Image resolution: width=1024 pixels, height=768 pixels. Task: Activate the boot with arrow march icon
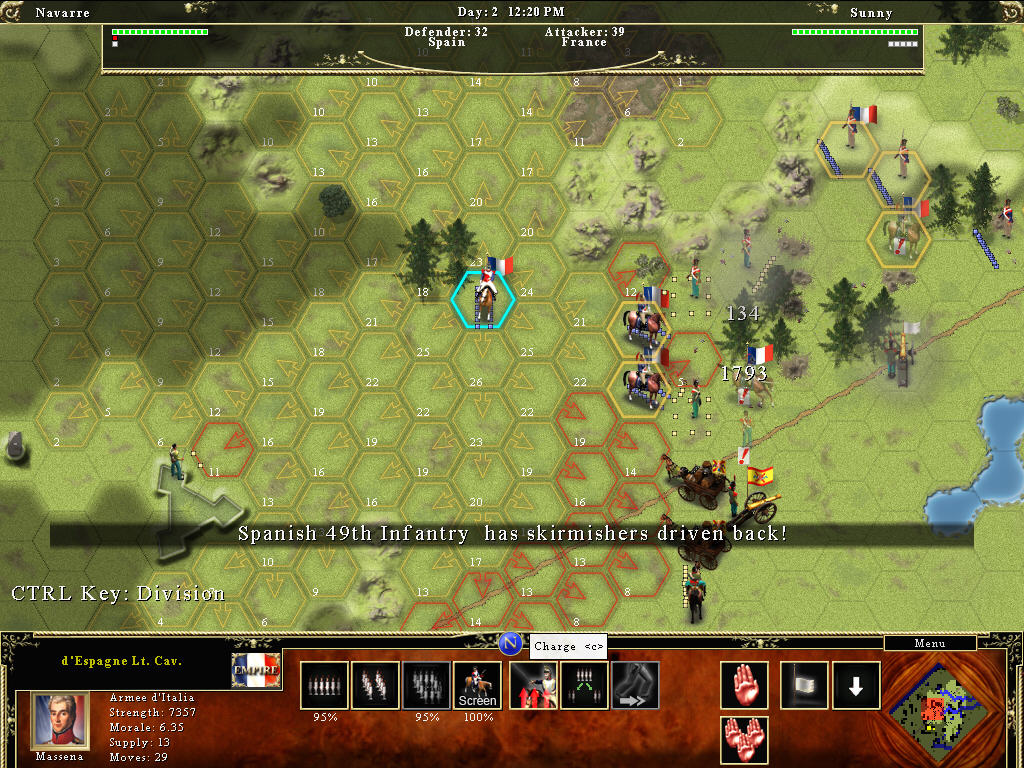click(635, 685)
